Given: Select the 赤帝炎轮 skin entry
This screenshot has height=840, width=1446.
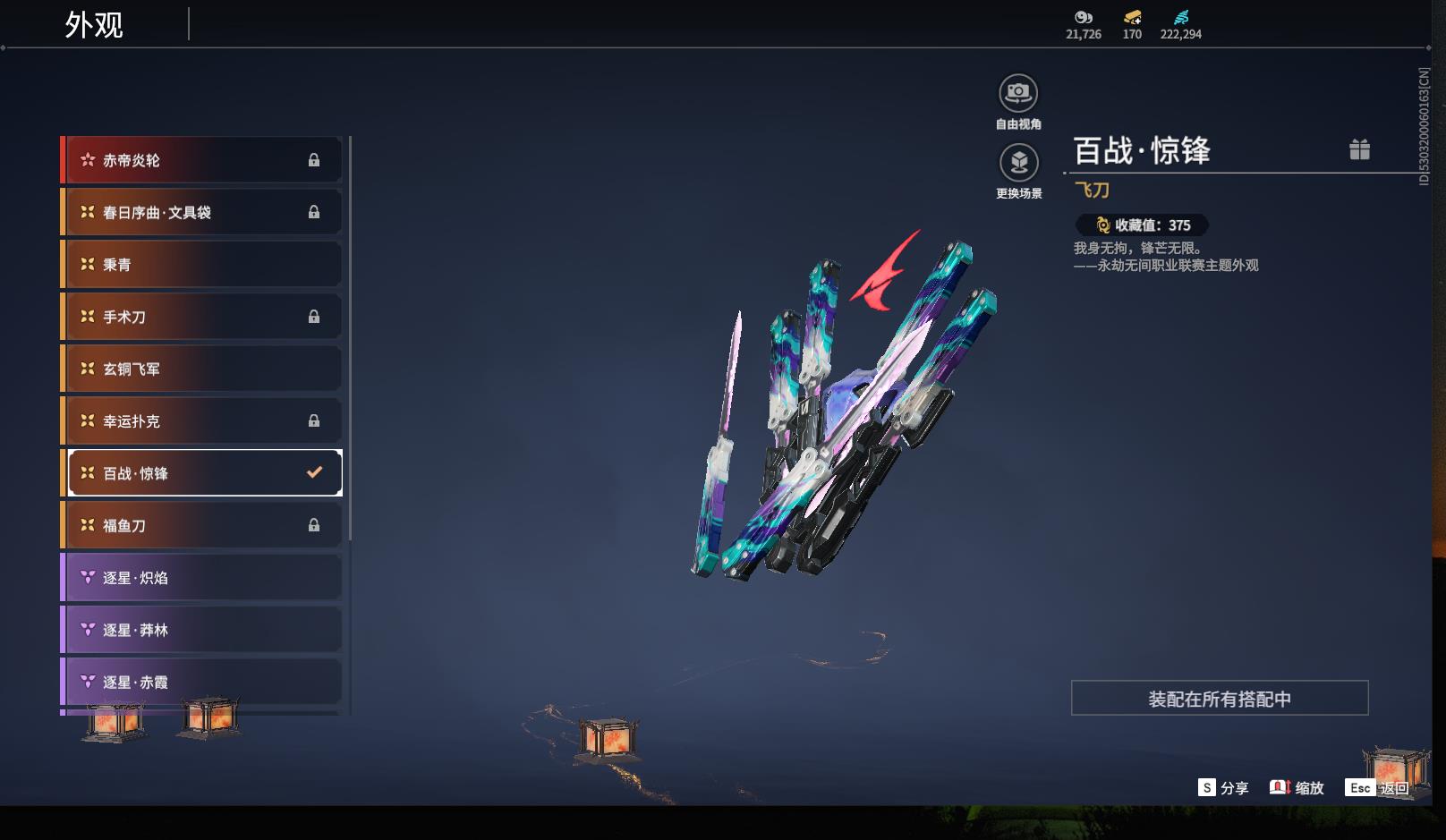Looking at the screenshot, I should pos(202,160).
